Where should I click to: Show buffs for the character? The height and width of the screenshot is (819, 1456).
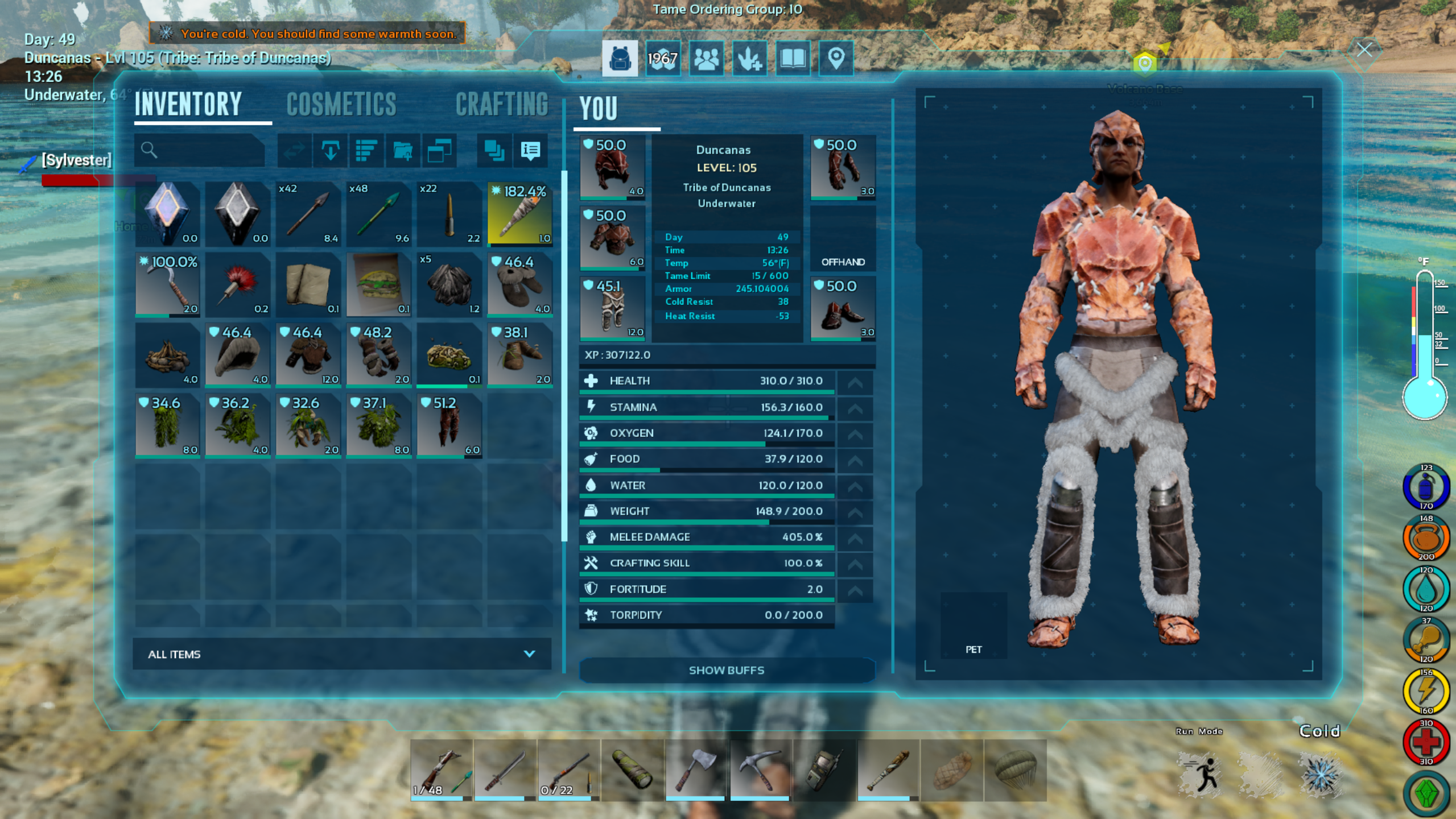(x=726, y=670)
